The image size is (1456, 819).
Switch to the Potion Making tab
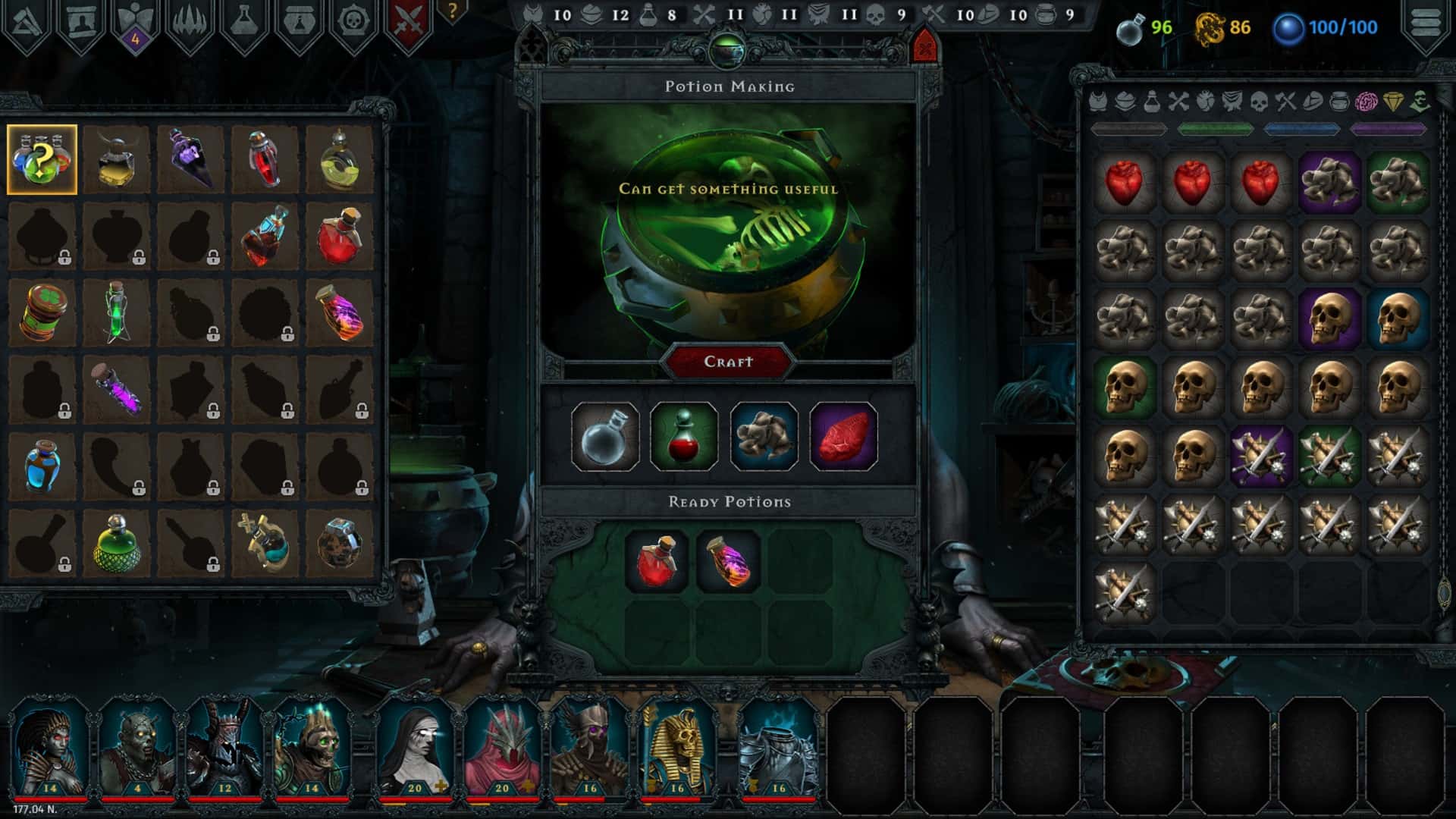[x=730, y=86]
